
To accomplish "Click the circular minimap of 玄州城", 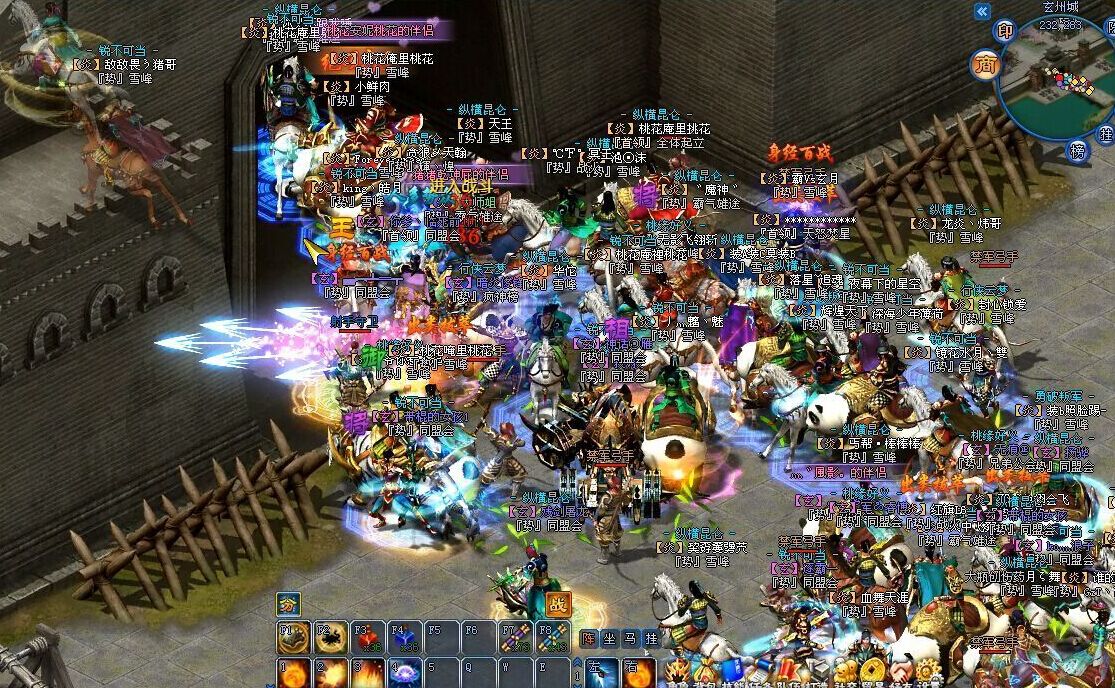I will 1055,80.
